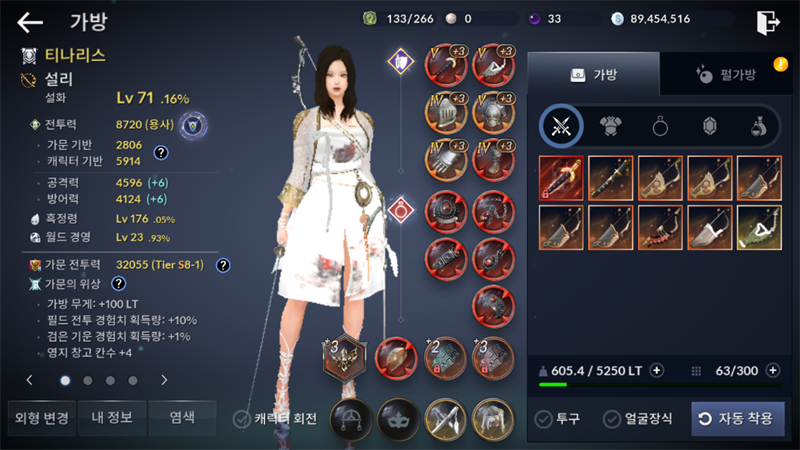The height and width of the screenshot is (450, 800).
Task: Add inventory slots with plus beside 63/300
Action: [772, 370]
